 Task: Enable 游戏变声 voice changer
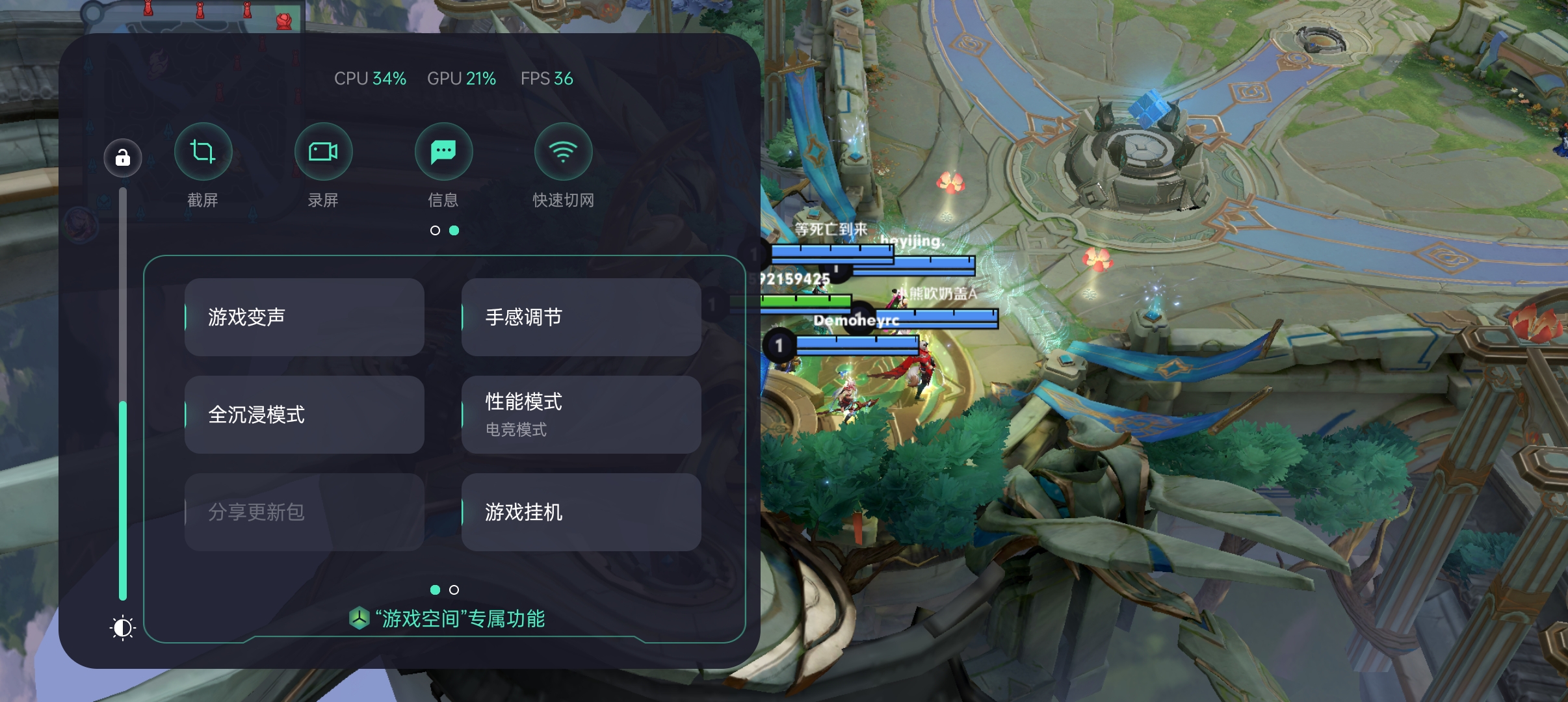tap(304, 317)
